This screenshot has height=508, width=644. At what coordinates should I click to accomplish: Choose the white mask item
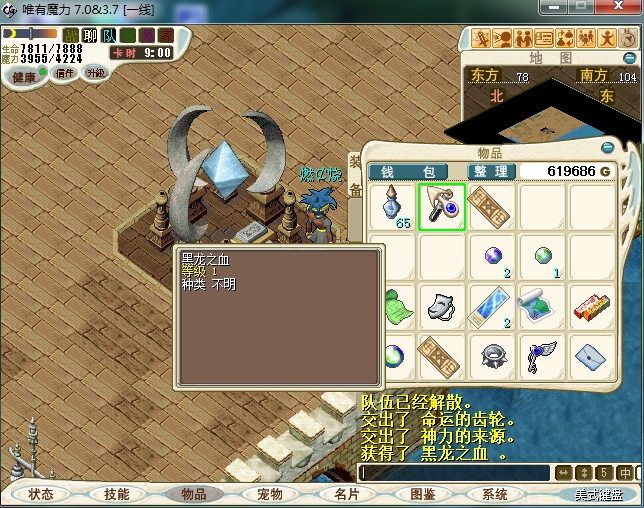coord(442,305)
